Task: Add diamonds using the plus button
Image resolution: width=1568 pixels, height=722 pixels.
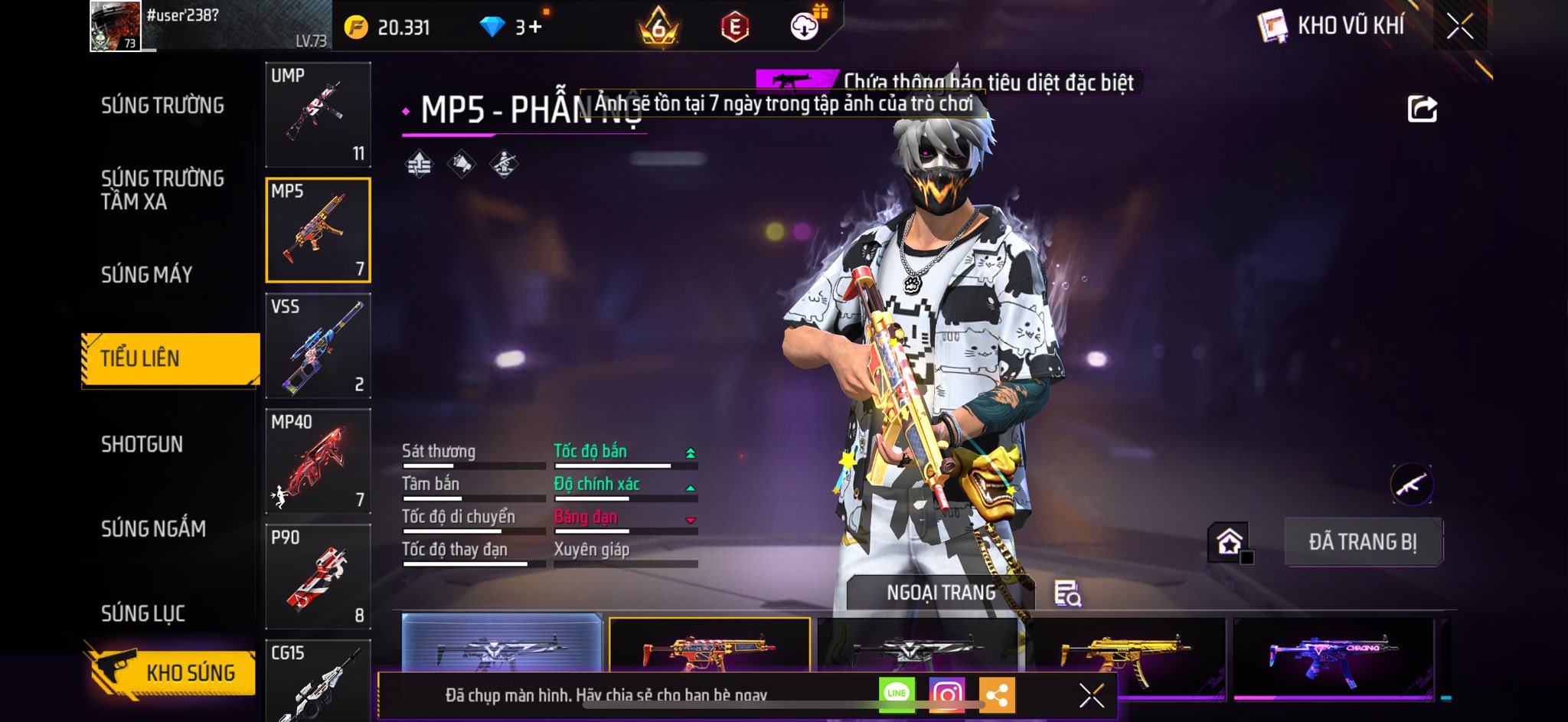Action: pos(534,28)
